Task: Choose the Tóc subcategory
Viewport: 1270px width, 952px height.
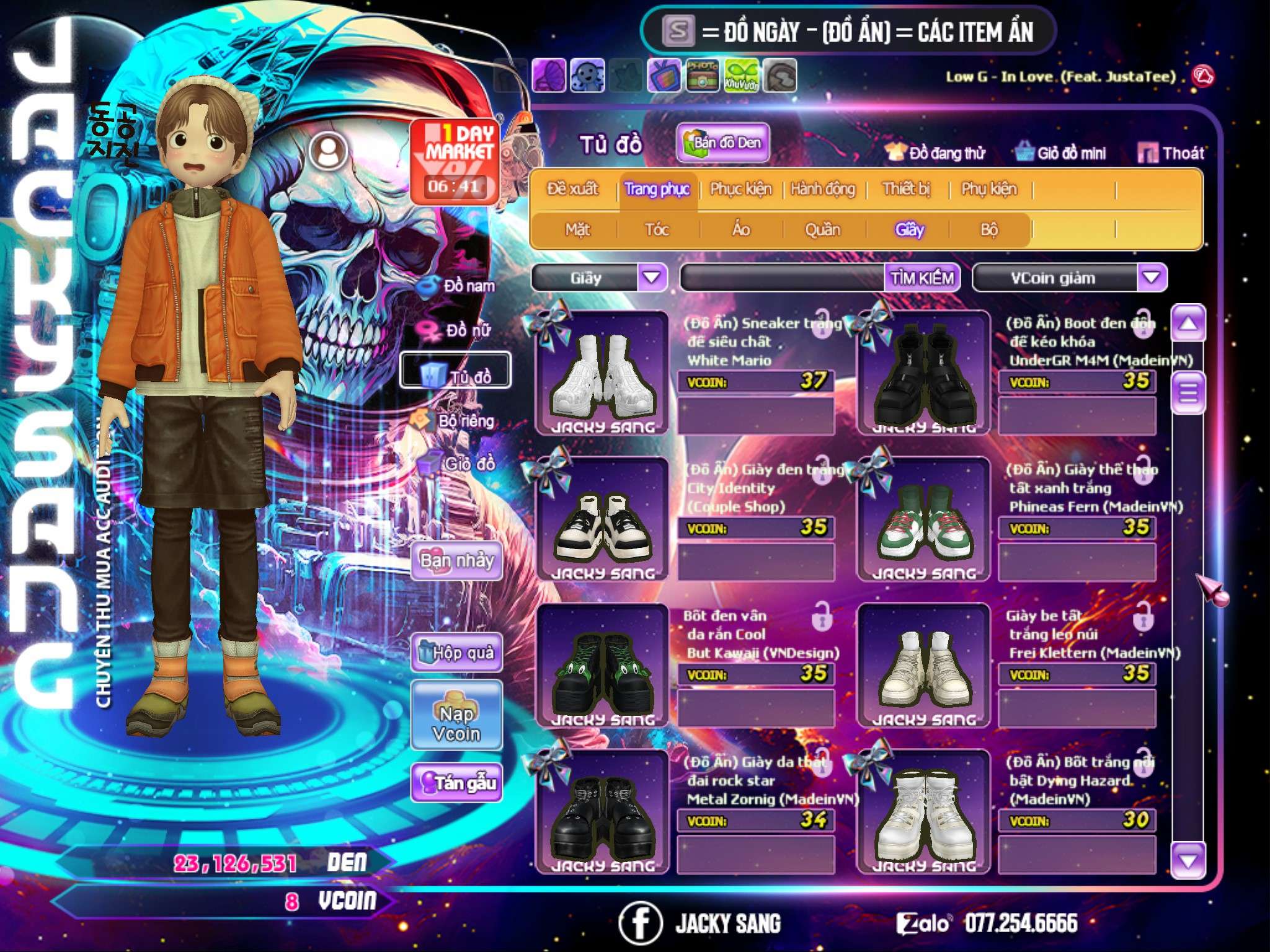Action: pyautogui.click(x=657, y=230)
